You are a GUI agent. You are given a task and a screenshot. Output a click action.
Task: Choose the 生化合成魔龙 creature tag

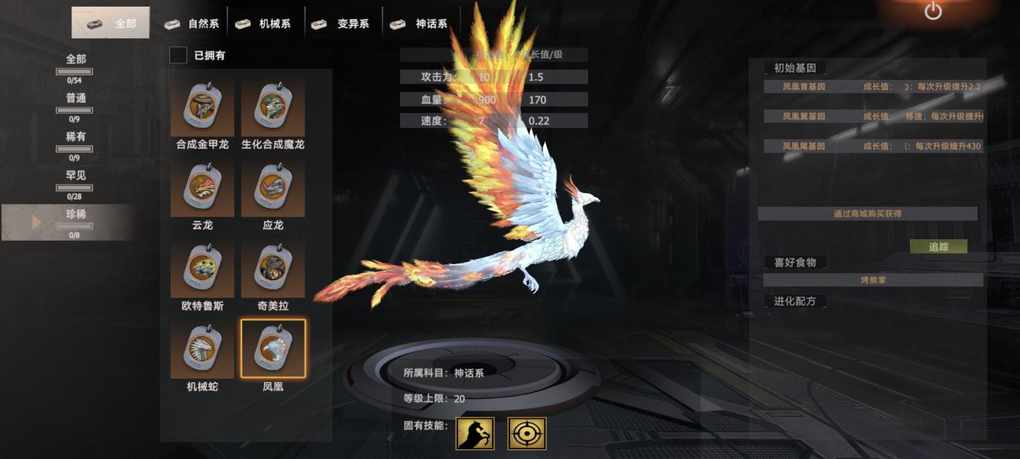(x=273, y=106)
